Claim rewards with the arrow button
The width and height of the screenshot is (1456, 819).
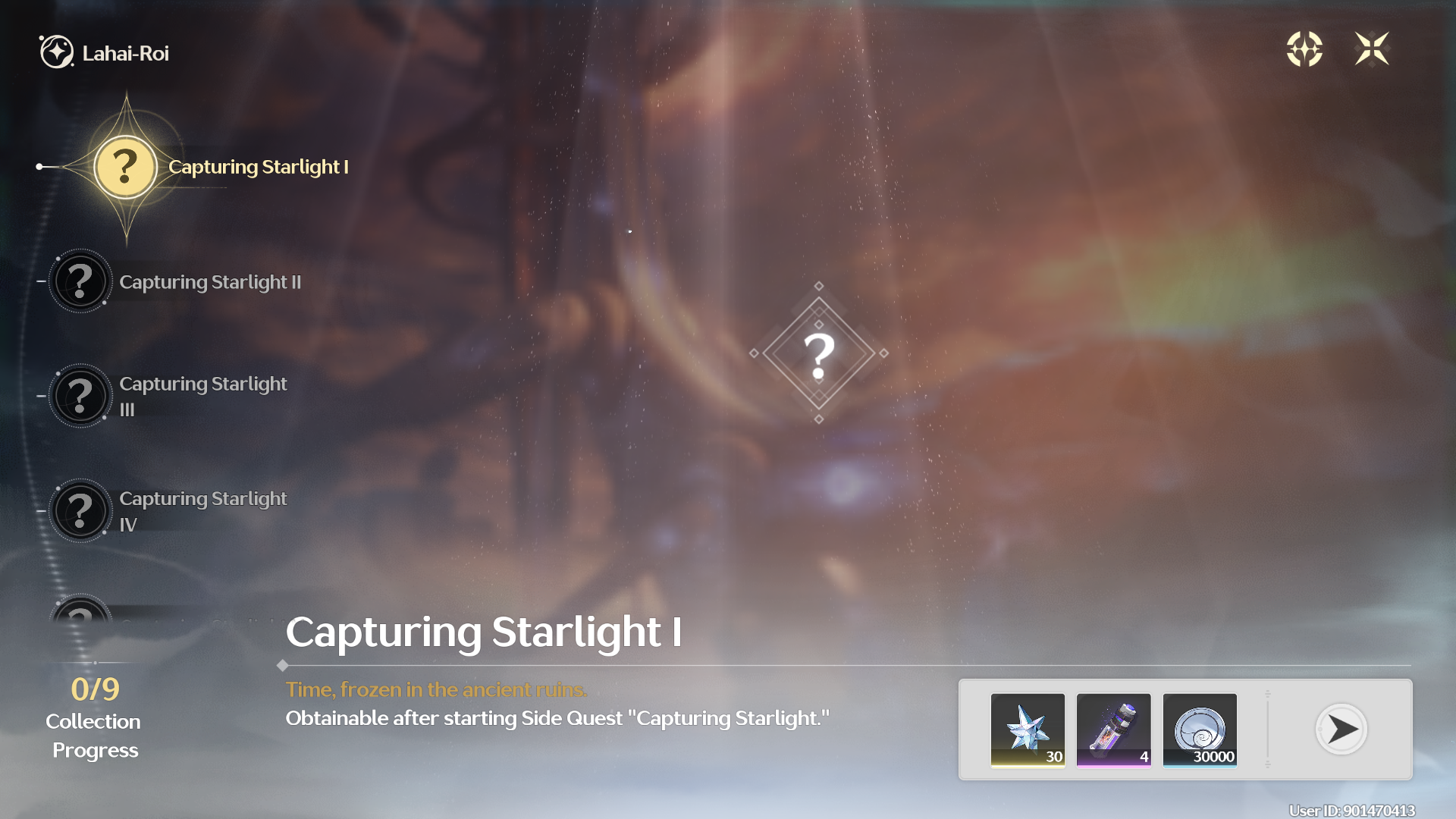click(1341, 730)
